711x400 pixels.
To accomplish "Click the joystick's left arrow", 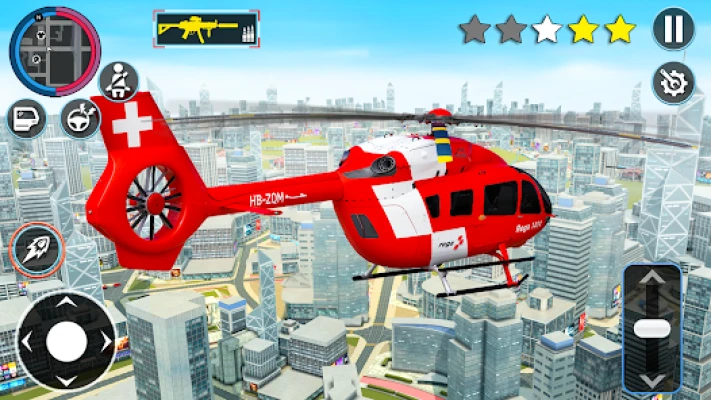I will tap(26, 343).
